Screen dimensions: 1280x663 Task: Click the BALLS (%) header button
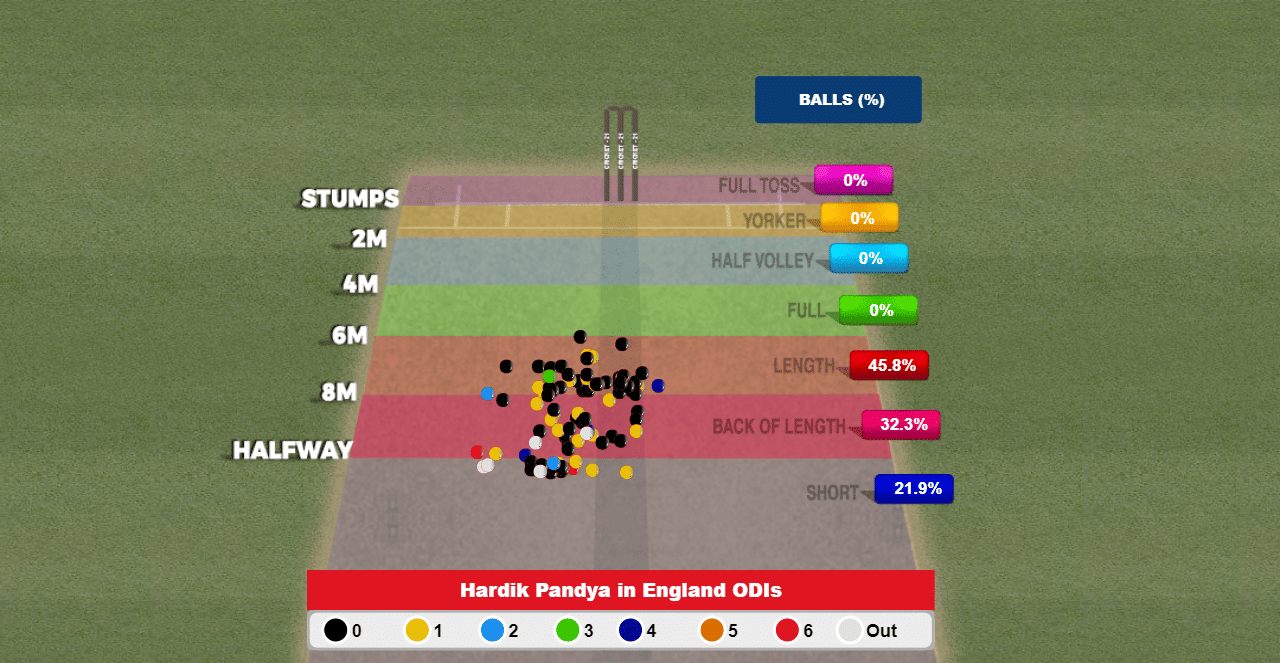tap(838, 100)
